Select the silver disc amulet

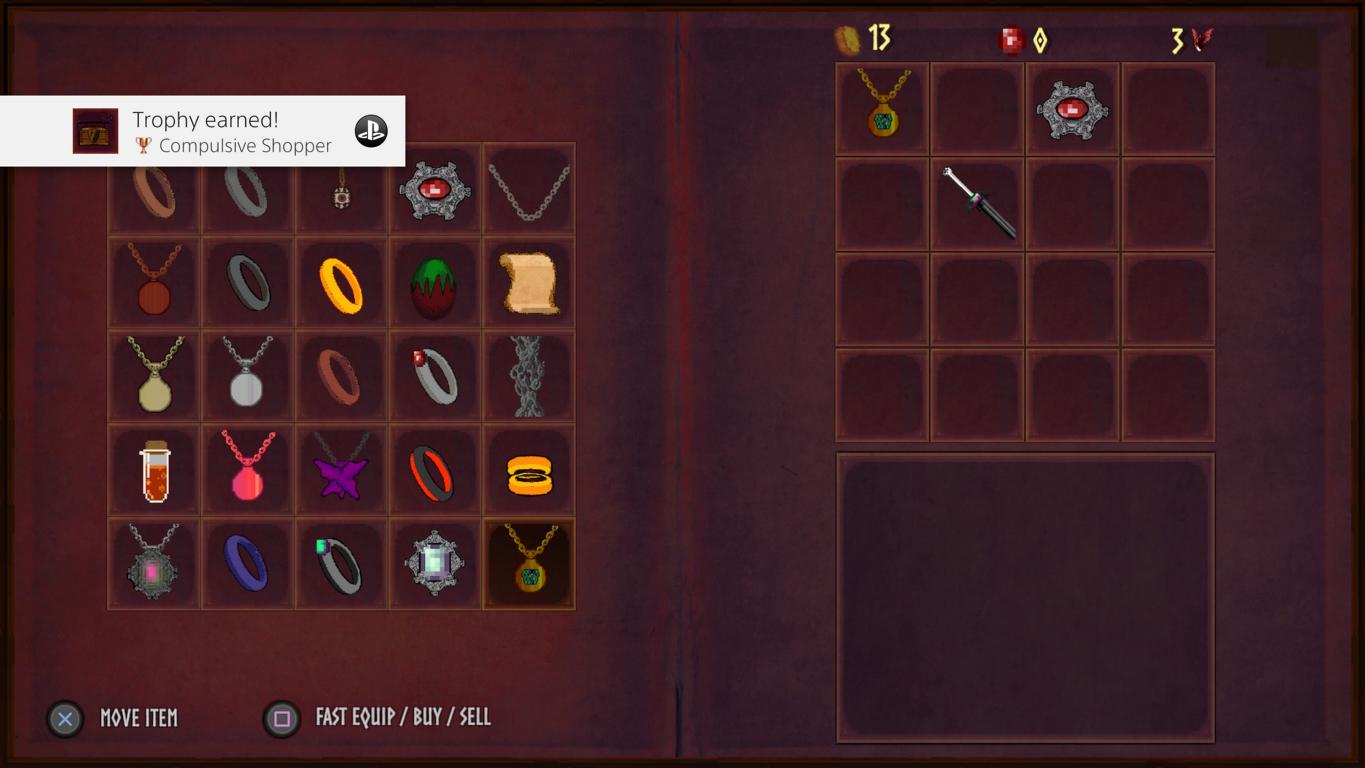[x=247, y=374]
